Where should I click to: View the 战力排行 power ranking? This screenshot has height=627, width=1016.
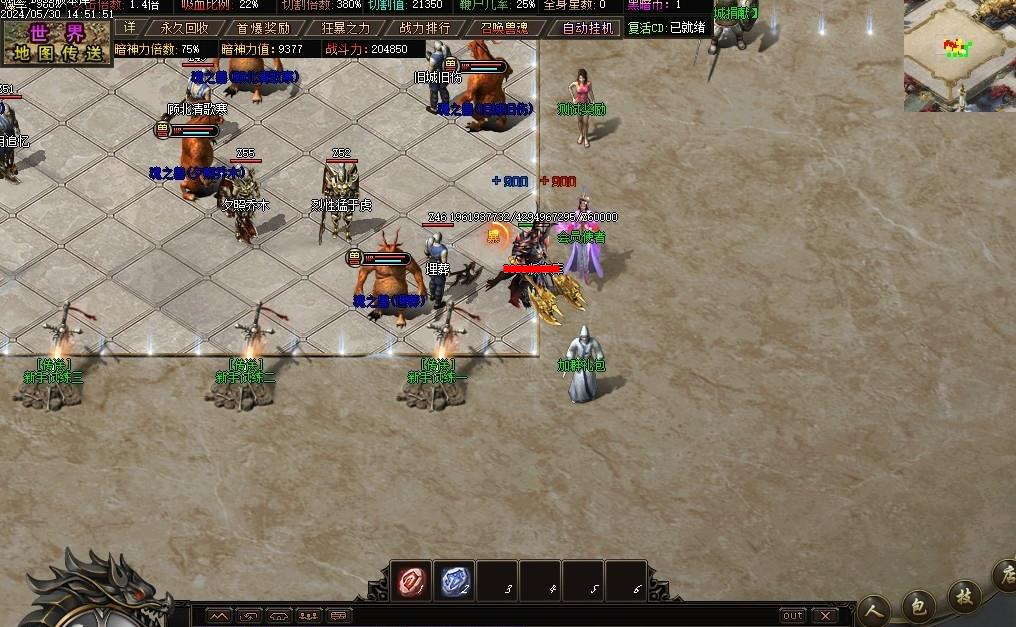(424, 28)
